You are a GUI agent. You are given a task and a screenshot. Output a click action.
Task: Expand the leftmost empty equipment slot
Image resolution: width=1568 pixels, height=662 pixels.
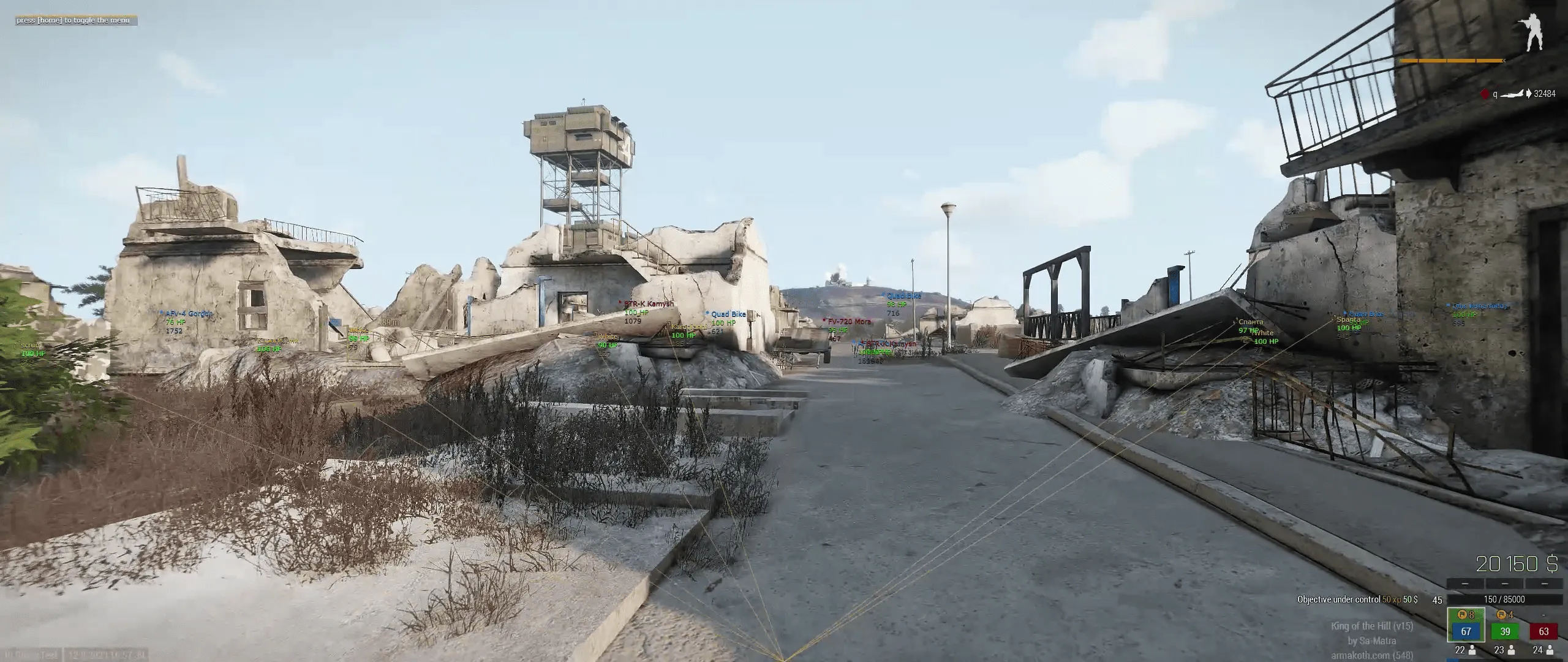[1465, 584]
